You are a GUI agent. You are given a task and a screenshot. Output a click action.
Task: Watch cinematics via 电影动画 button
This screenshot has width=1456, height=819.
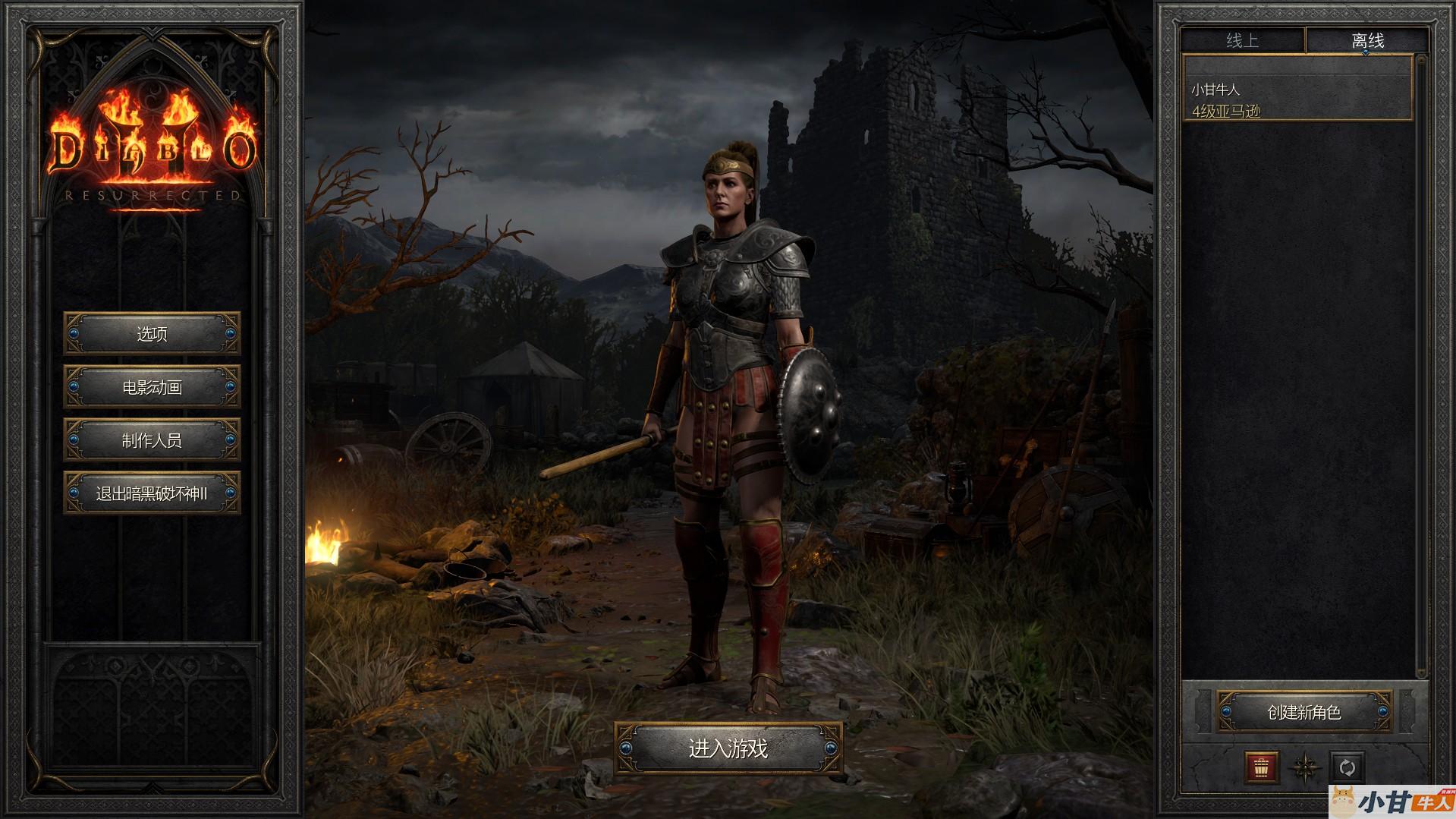[152, 387]
